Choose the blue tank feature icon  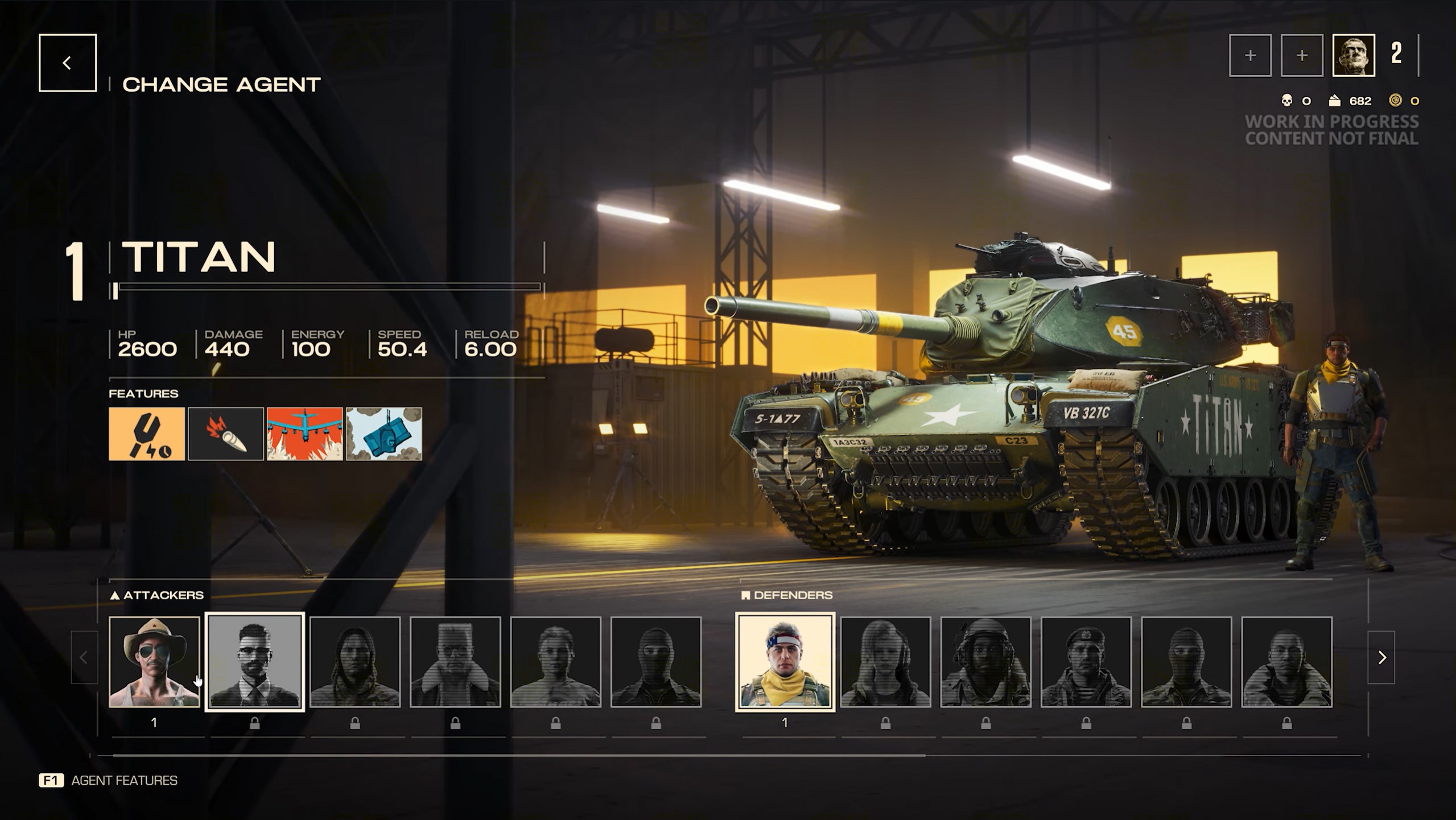384,434
